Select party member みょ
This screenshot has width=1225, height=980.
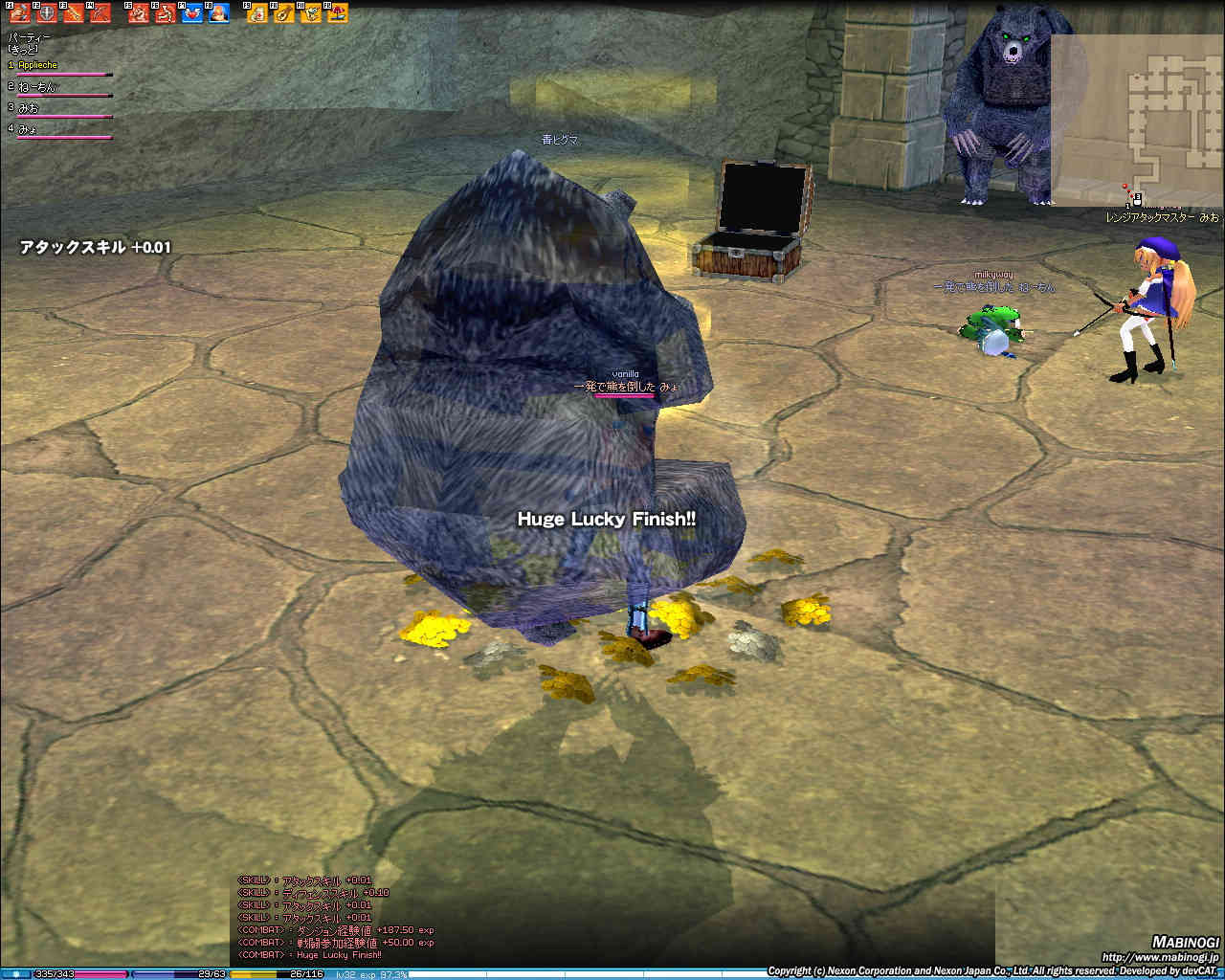click(x=29, y=129)
